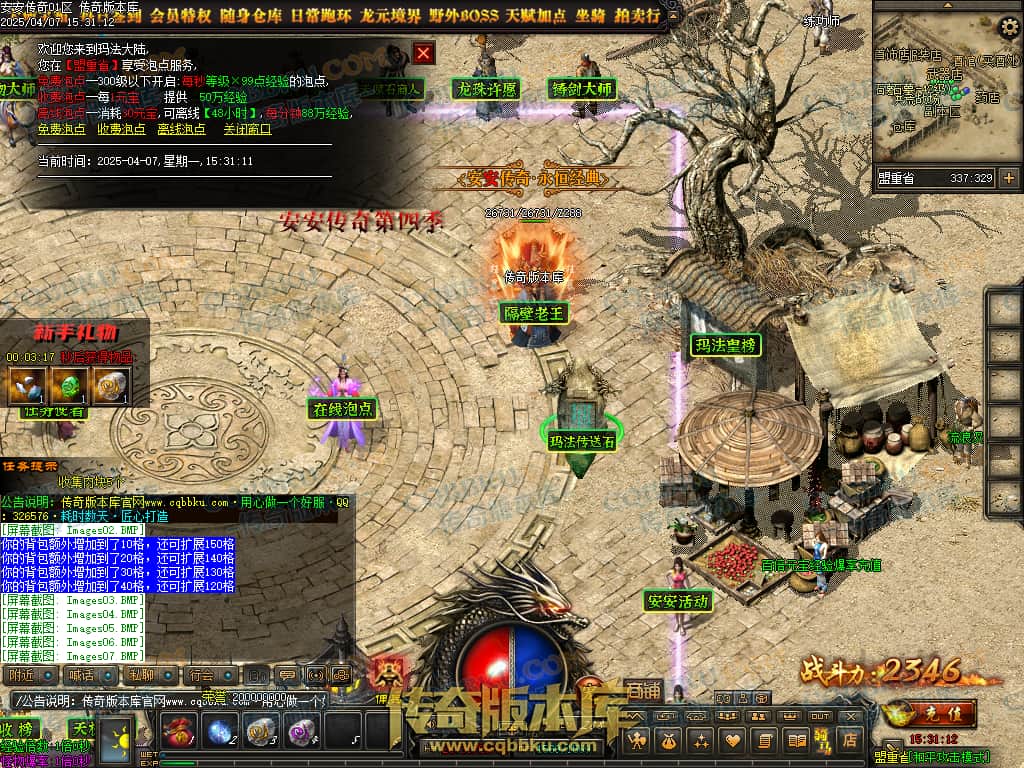Open the 会员特权 top menu
1024x768 pixels.
click(x=182, y=16)
